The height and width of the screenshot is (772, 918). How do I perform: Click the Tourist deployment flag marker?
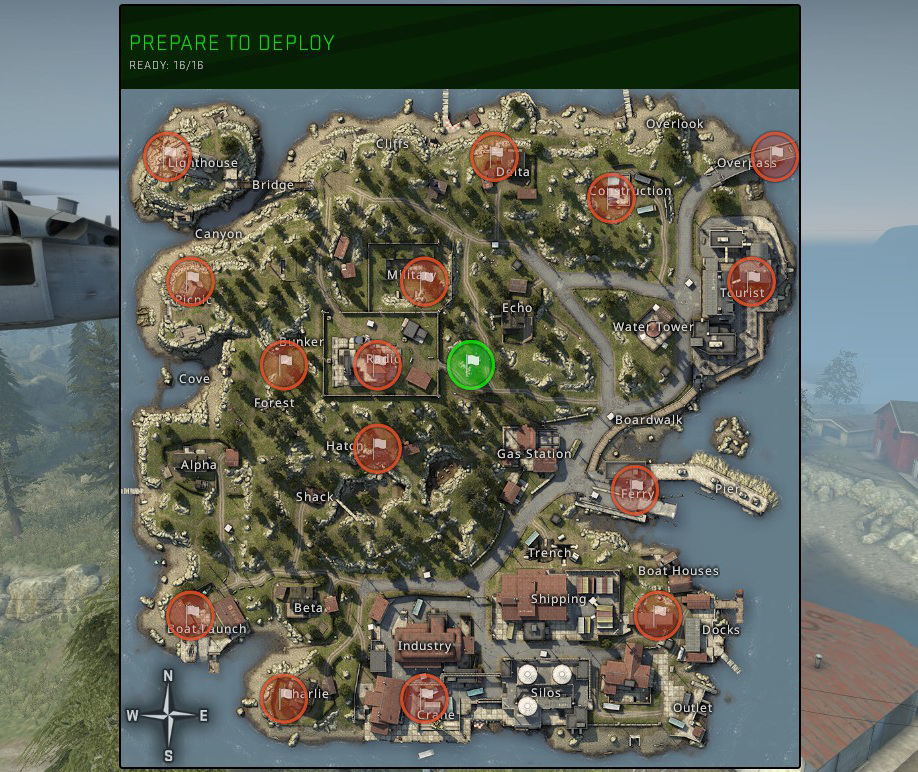pos(751,281)
